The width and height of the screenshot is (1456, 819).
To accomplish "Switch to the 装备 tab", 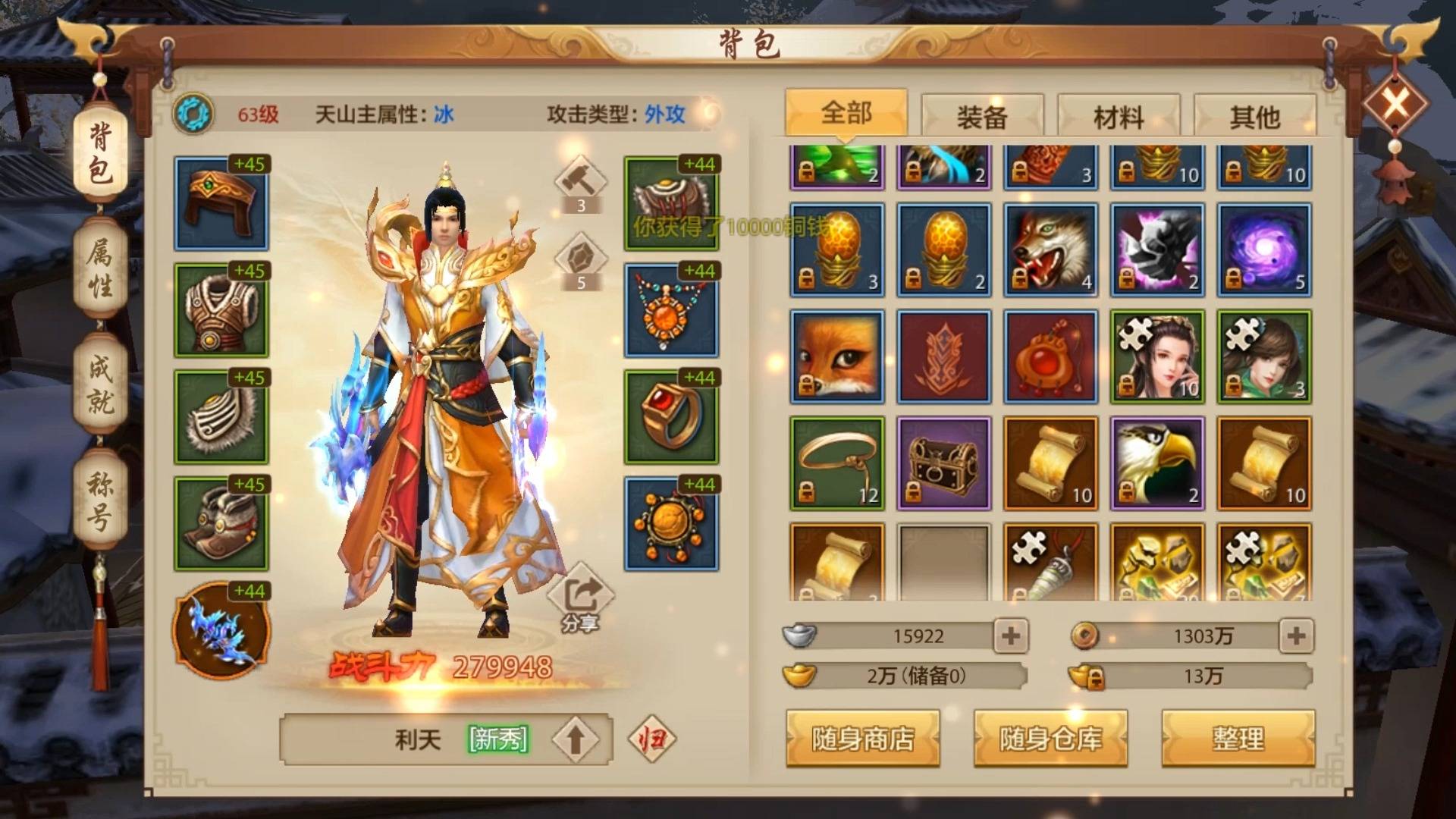I will click(981, 115).
